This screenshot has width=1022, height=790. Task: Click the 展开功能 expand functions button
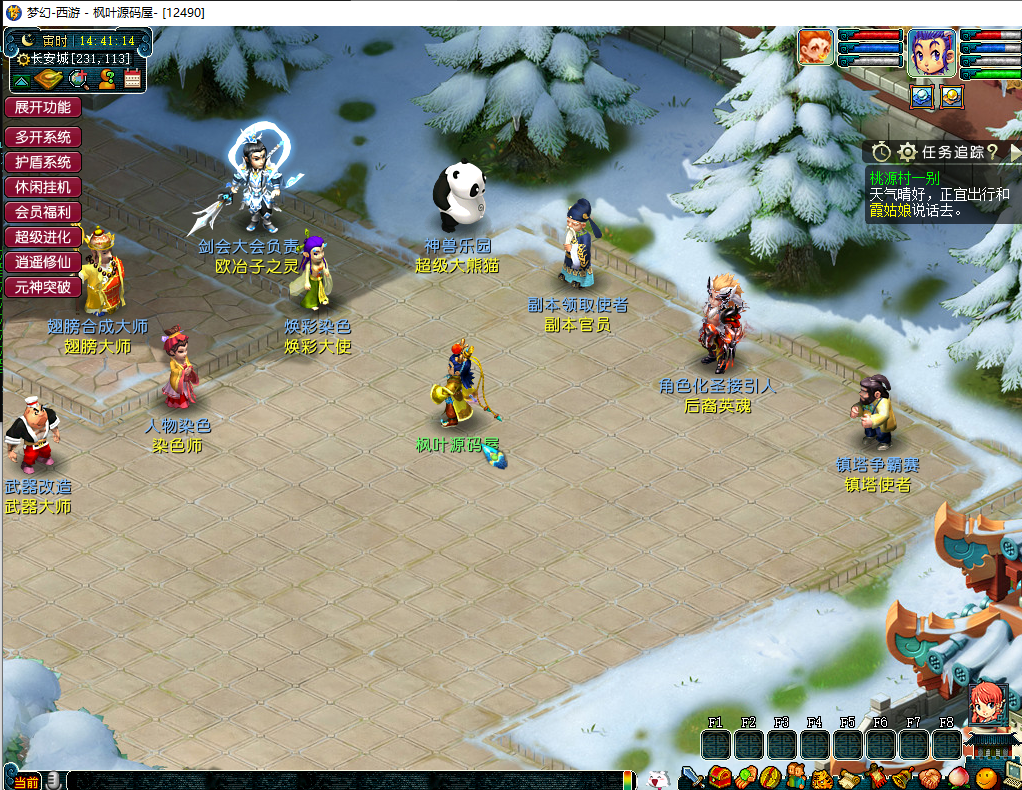(x=42, y=107)
